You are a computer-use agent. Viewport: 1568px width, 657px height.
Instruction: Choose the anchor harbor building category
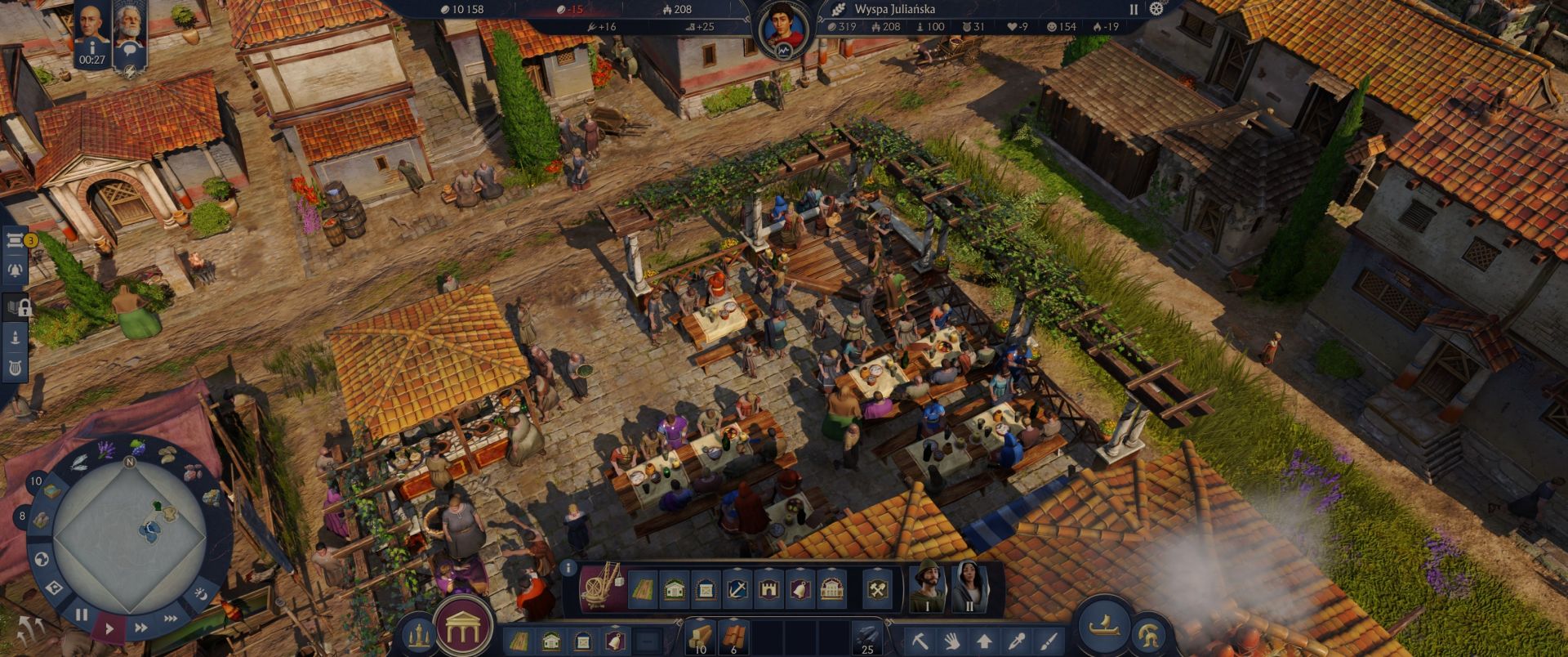pos(737,588)
